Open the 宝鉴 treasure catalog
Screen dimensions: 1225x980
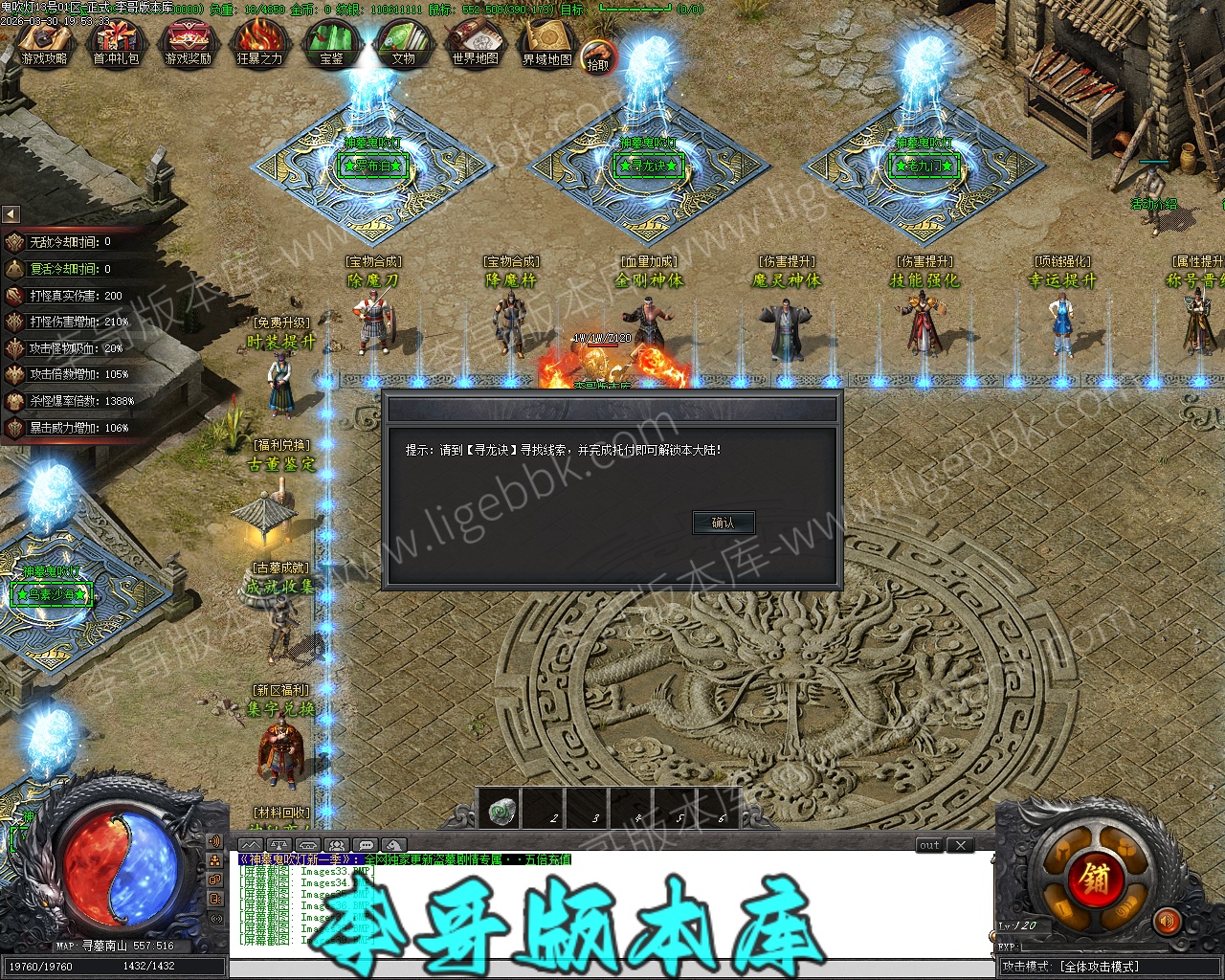331,43
